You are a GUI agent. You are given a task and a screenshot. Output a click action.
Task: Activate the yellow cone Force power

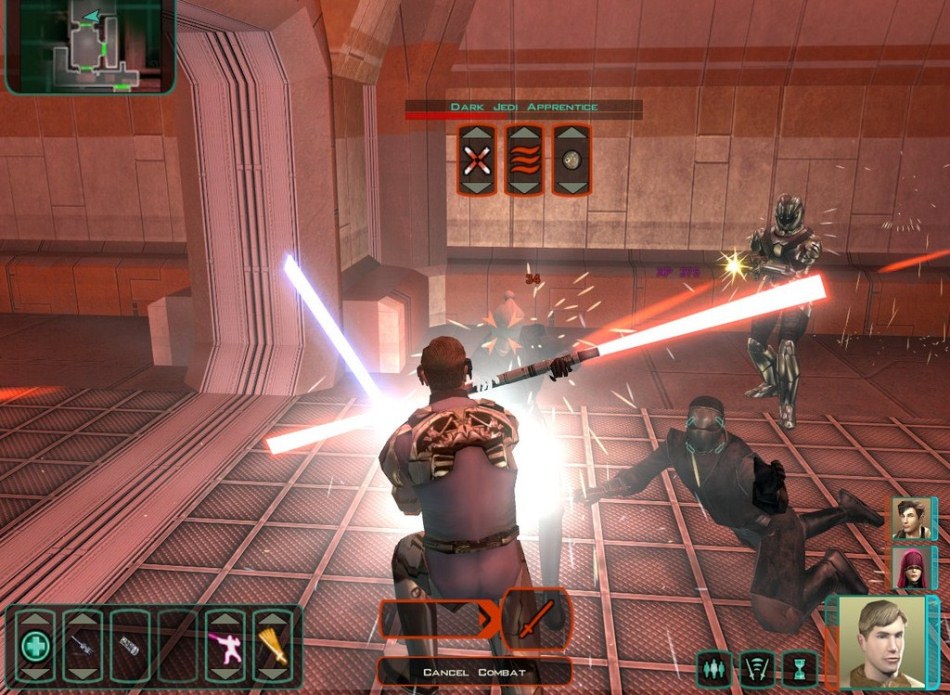tap(271, 646)
